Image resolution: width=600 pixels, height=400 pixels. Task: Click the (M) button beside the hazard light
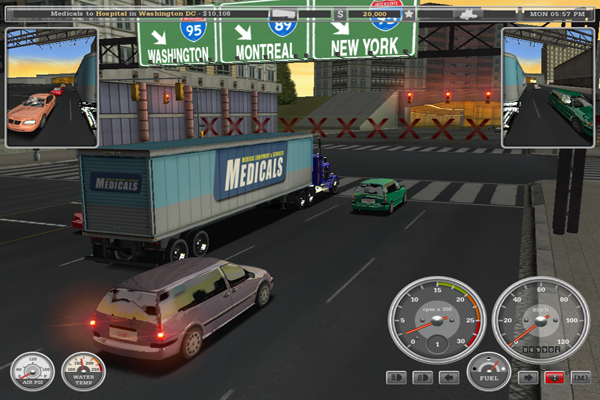click(x=580, y=378)
